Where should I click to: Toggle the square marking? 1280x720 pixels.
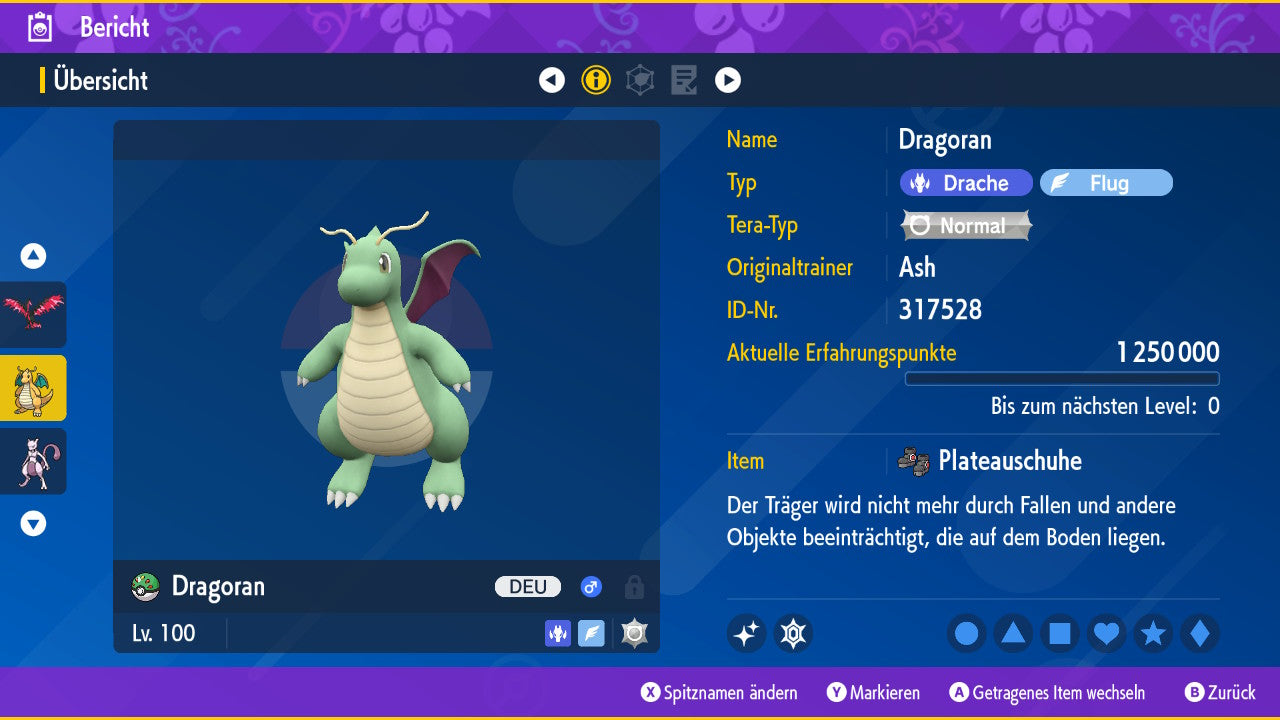point(1060,634)
